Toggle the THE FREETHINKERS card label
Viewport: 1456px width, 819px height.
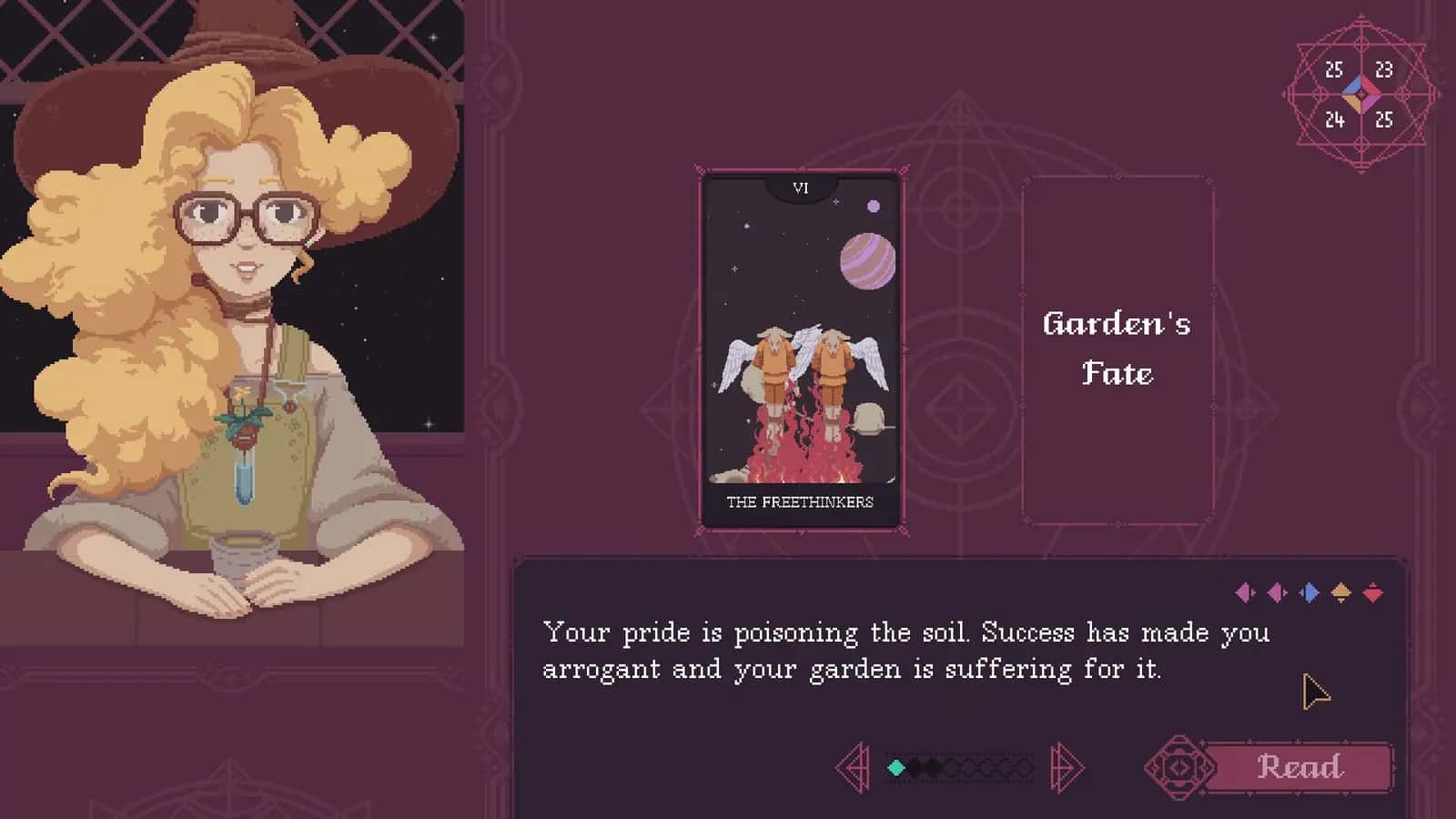tap(799, 500)
